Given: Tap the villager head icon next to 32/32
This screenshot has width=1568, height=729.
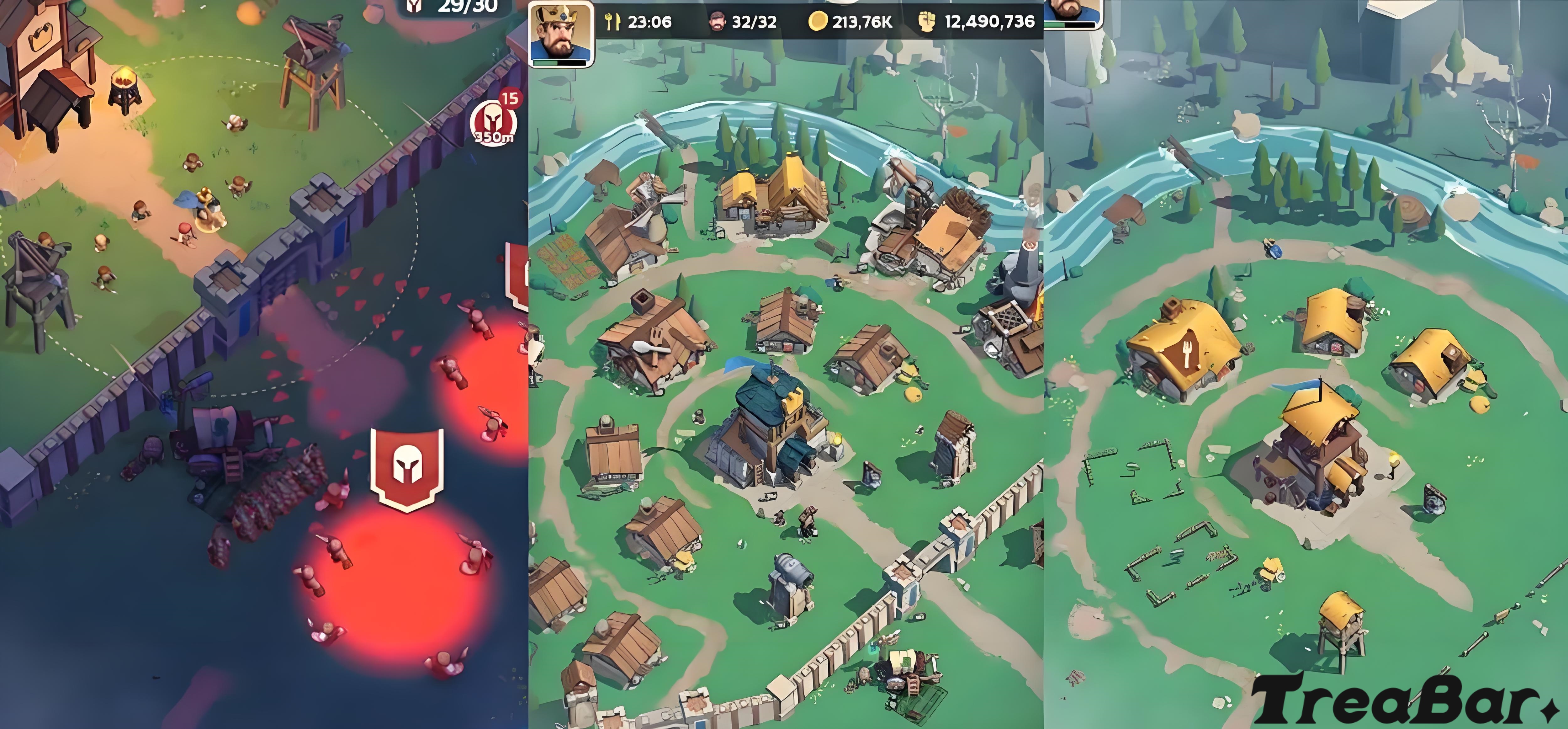Looking at the screenshot, I should 718,22.
